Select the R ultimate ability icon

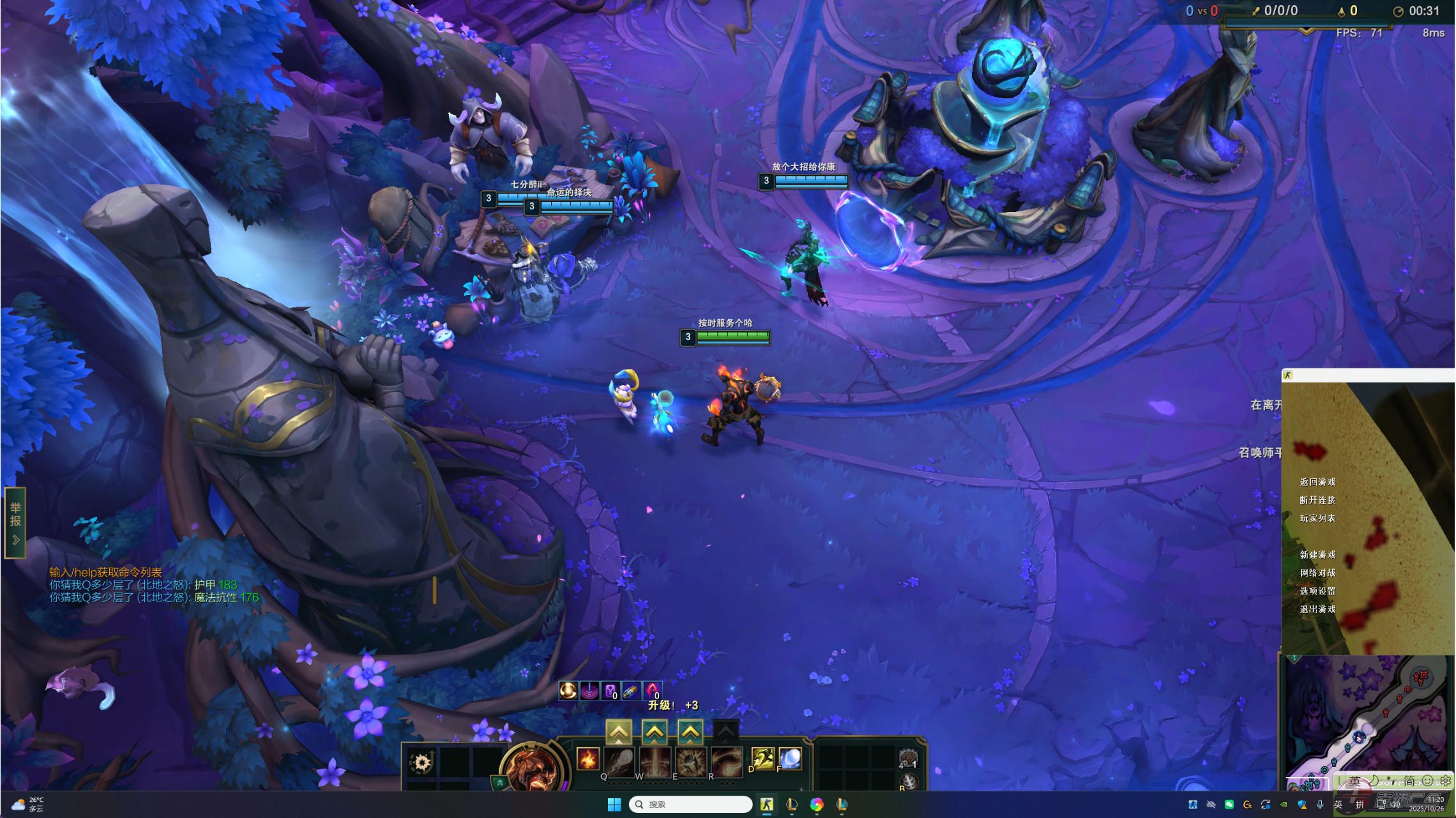[x=727, y=761]
